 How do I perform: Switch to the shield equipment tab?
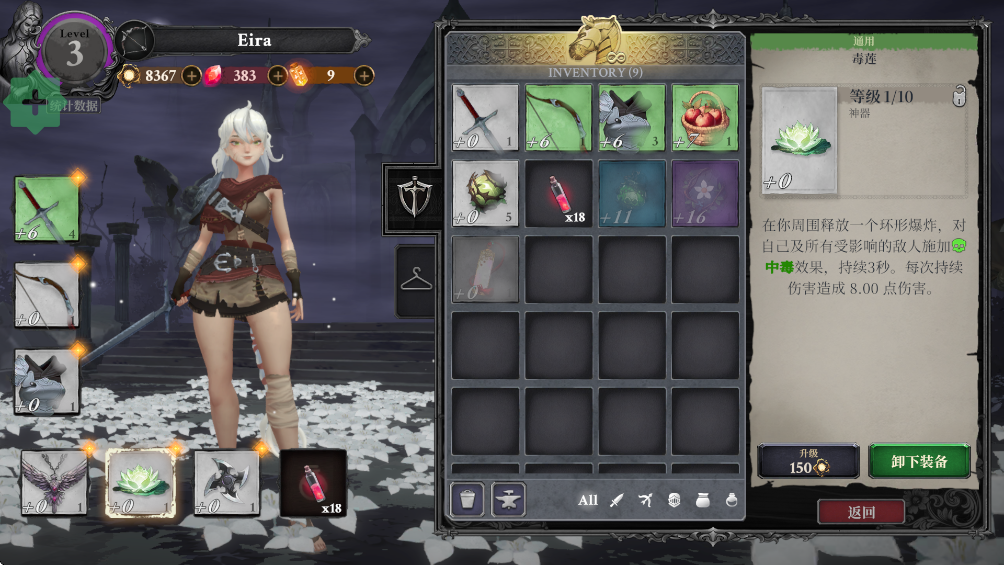click(412, 199)
